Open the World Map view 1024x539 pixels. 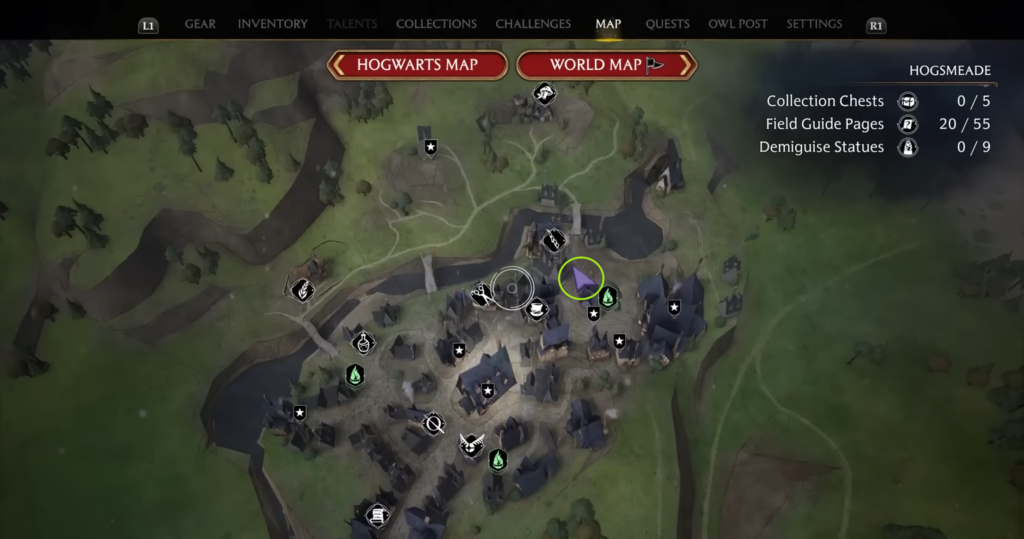606,65
